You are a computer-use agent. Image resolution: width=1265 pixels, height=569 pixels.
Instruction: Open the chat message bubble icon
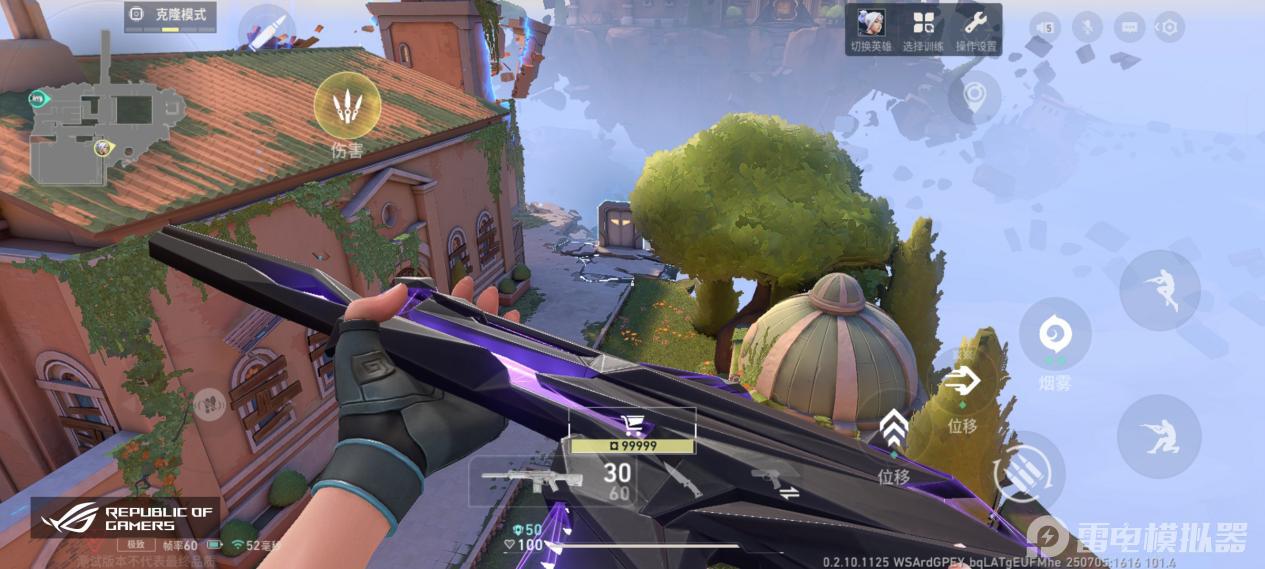[1129, 27]
